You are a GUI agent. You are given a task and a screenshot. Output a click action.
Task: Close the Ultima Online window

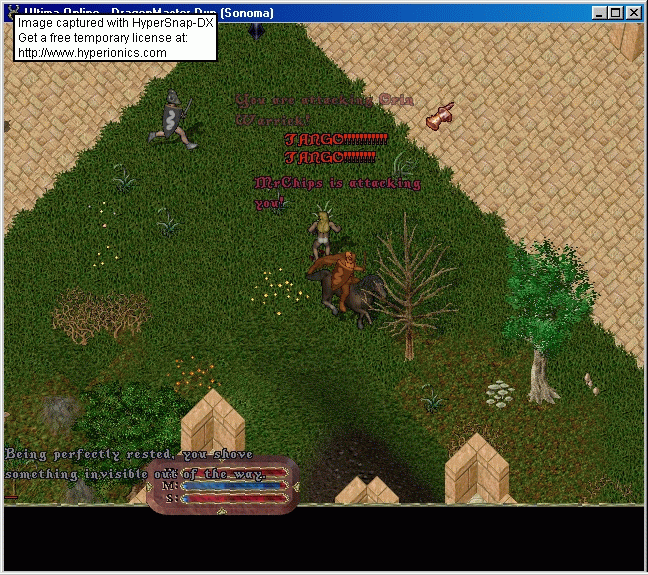pyautogui.click(x=633, y=13)
